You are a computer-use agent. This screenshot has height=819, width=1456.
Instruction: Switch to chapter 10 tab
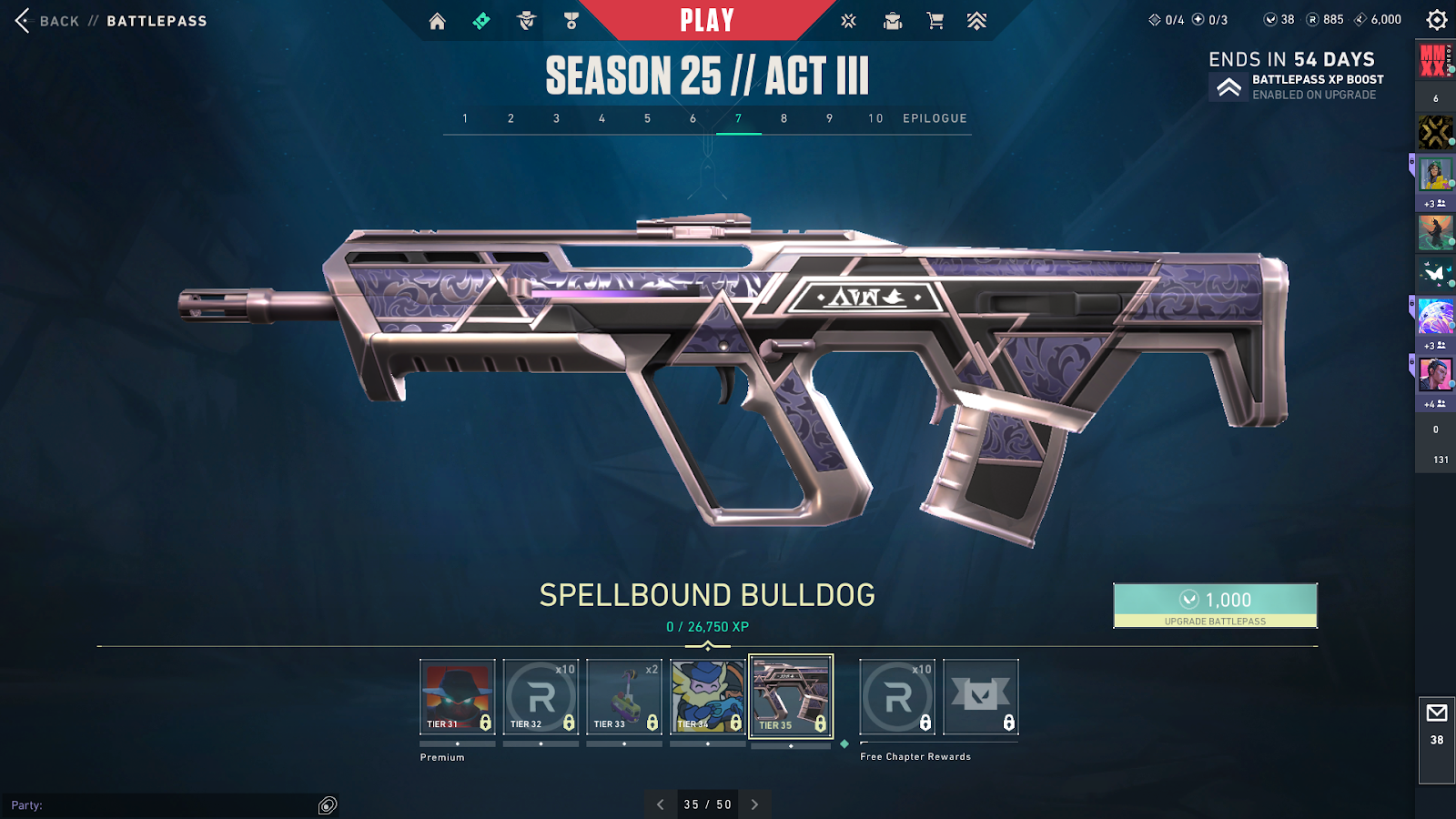click(875, 118)
